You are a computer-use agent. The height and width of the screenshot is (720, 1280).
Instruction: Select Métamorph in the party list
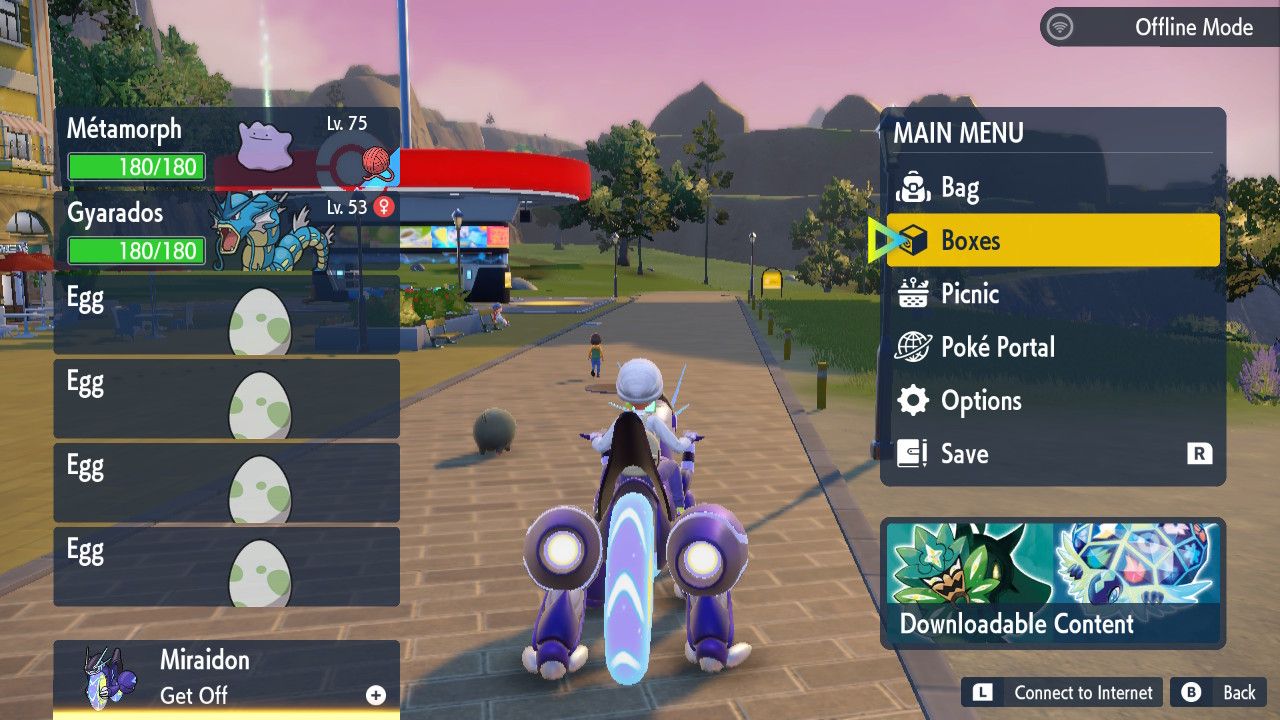226,148
